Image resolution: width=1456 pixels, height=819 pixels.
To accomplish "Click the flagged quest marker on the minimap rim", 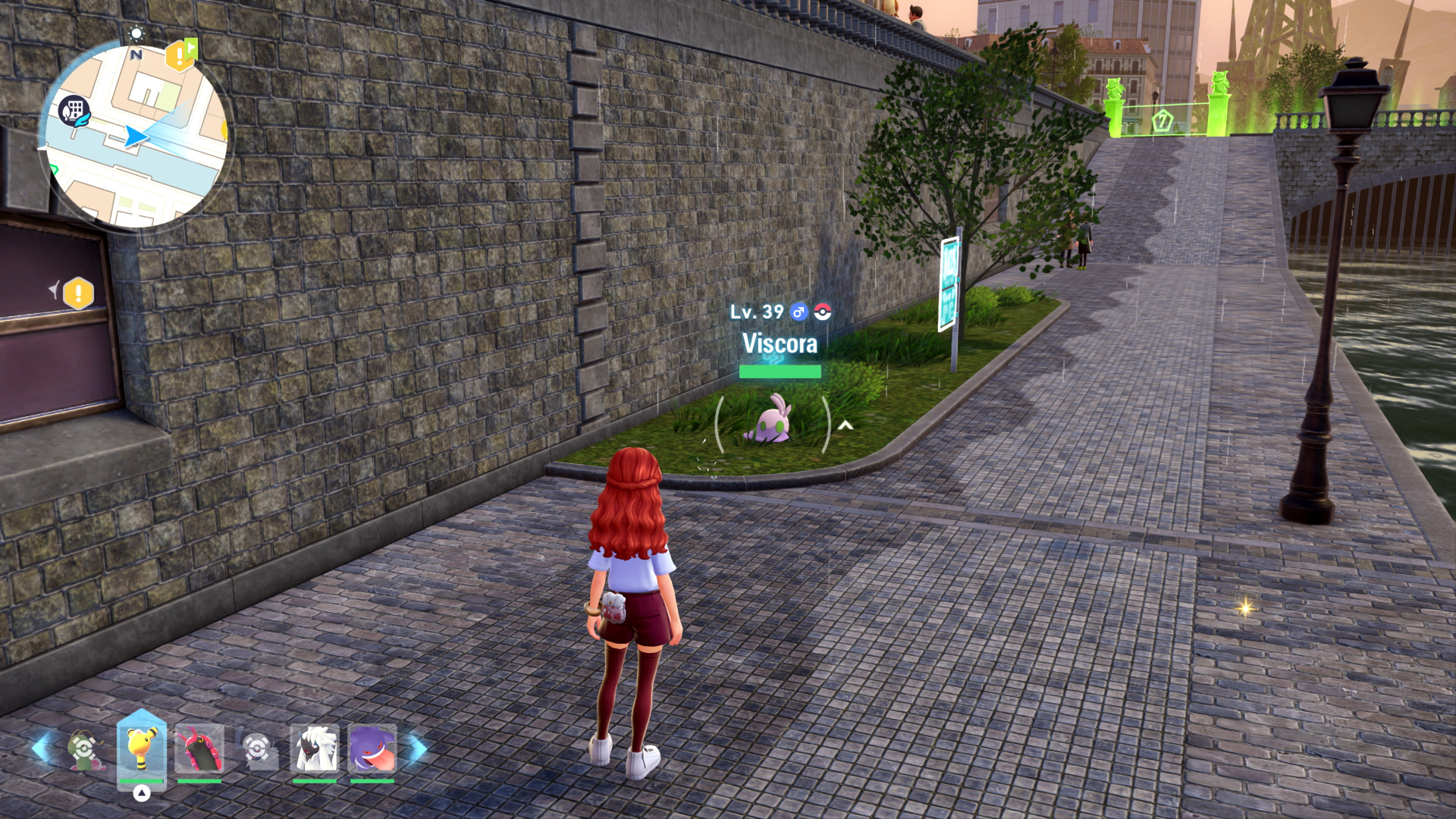I will (180, 55).
